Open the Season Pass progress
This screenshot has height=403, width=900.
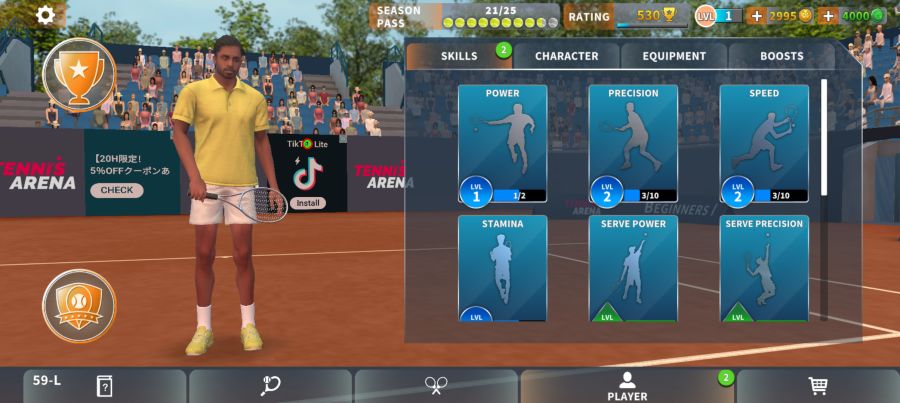[x=465, y=16]
